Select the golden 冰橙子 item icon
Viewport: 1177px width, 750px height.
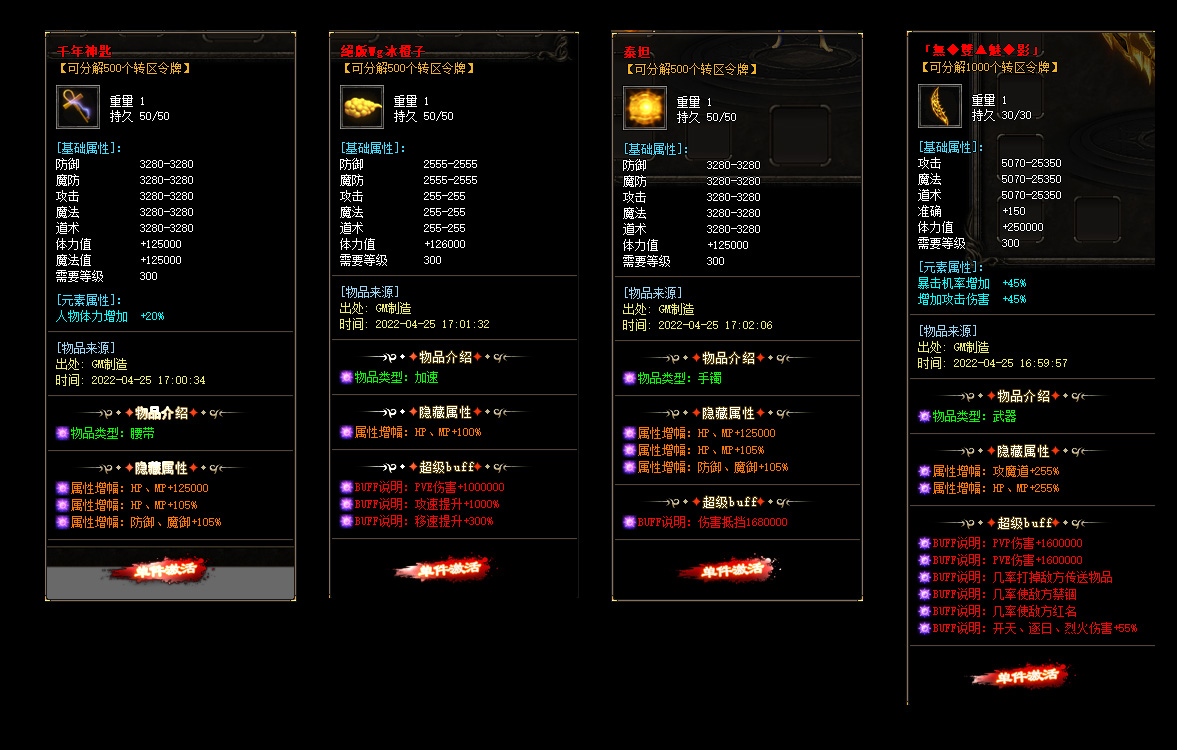(x=362, y=107)
